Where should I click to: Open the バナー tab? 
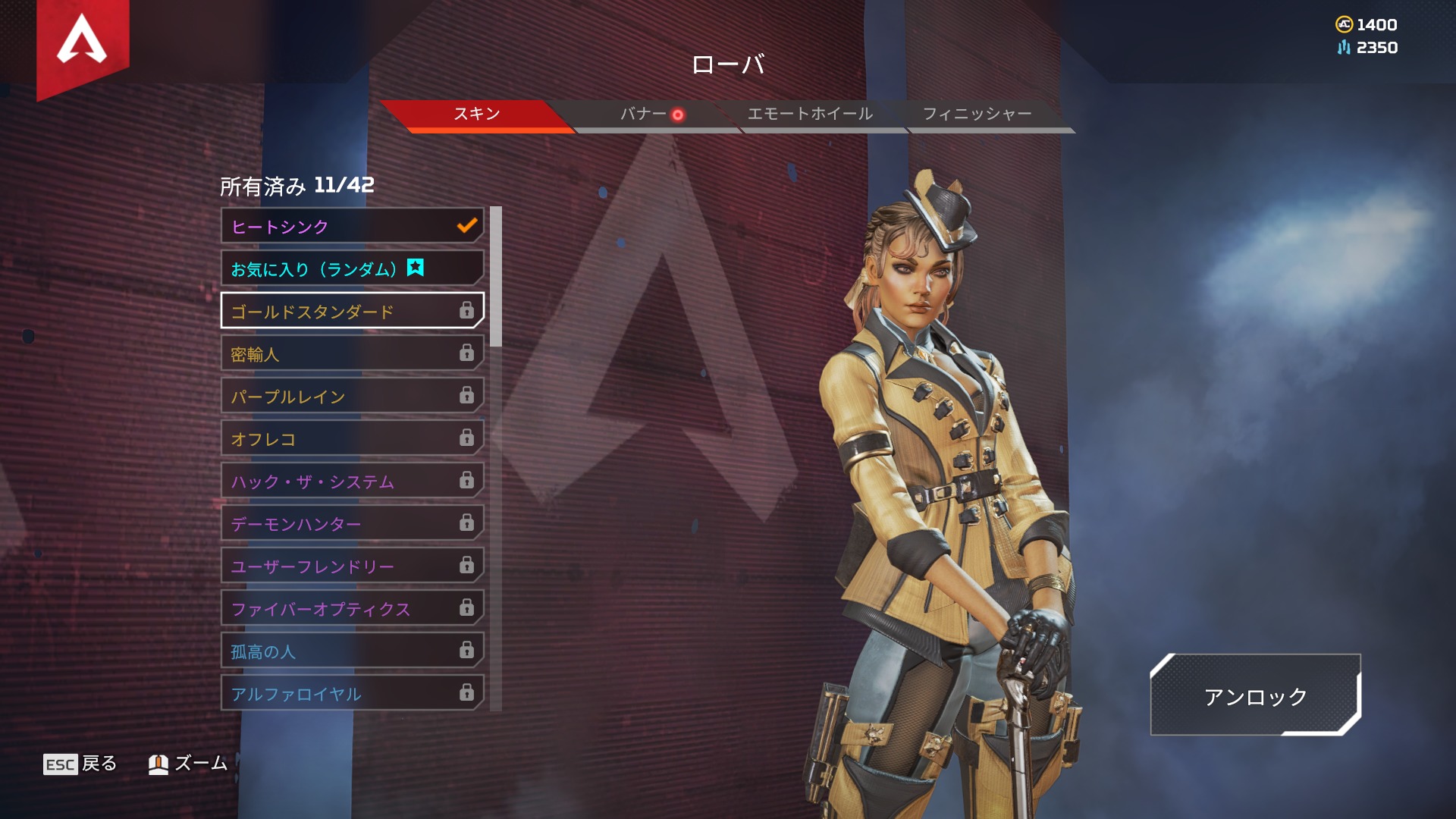643,114
